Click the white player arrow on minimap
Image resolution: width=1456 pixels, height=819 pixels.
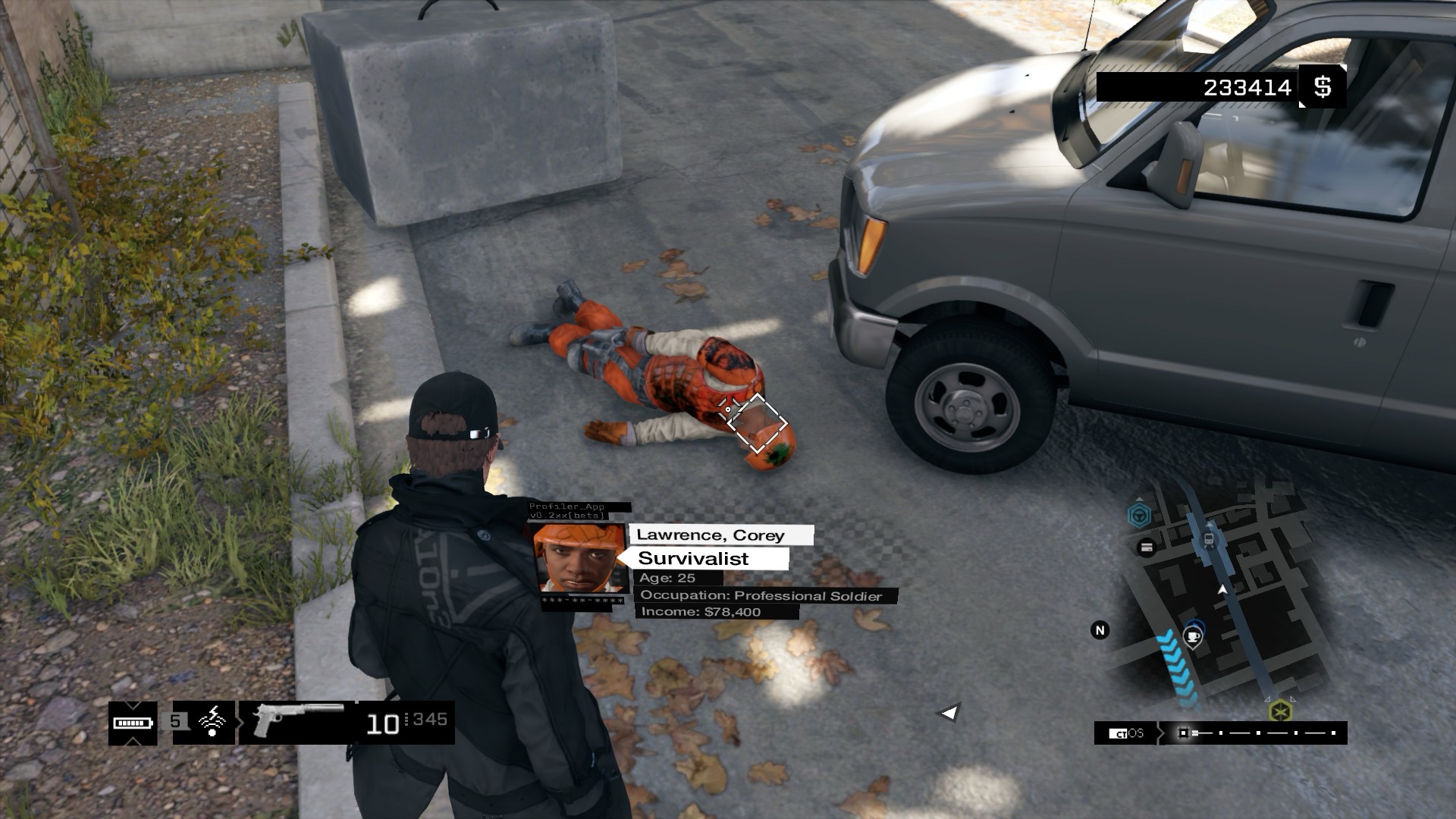1222,588
